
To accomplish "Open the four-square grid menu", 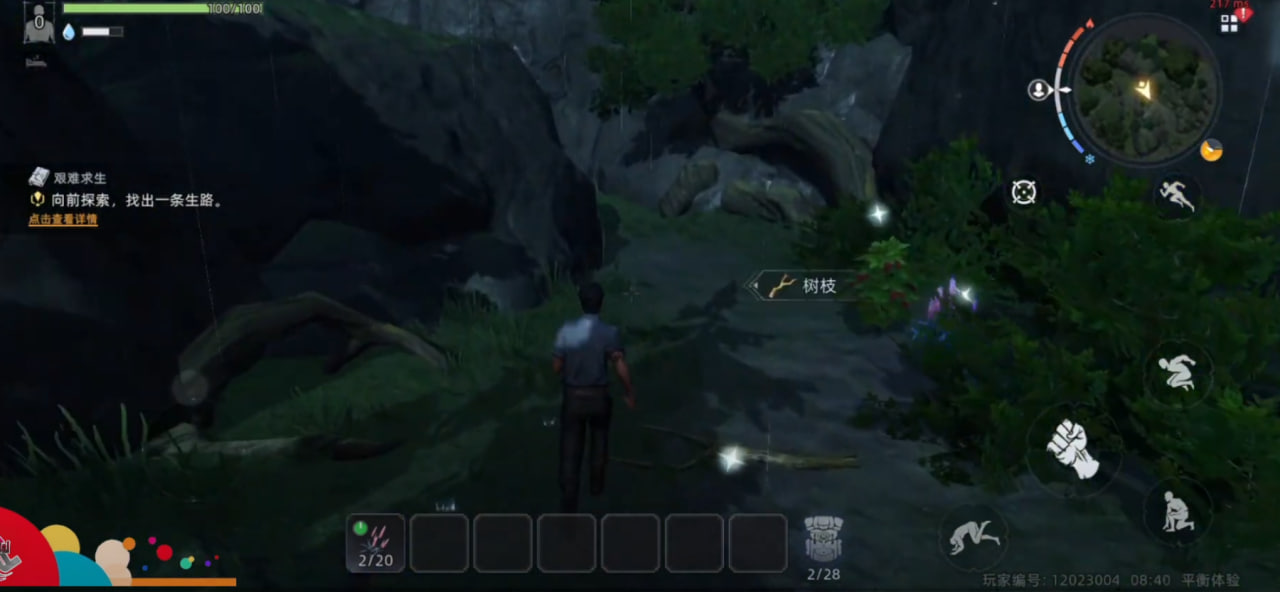I will click(x=1229, y=24).
